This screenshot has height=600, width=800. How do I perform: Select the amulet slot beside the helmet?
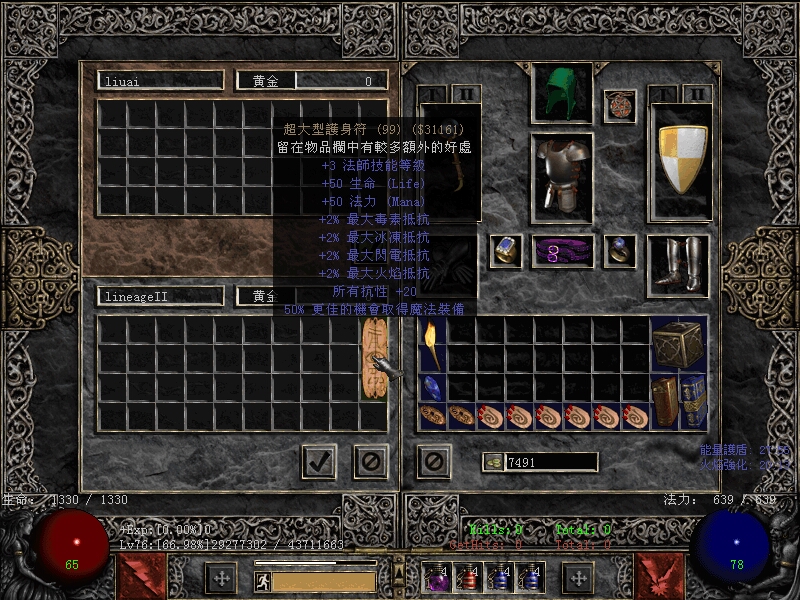point(620,106)
